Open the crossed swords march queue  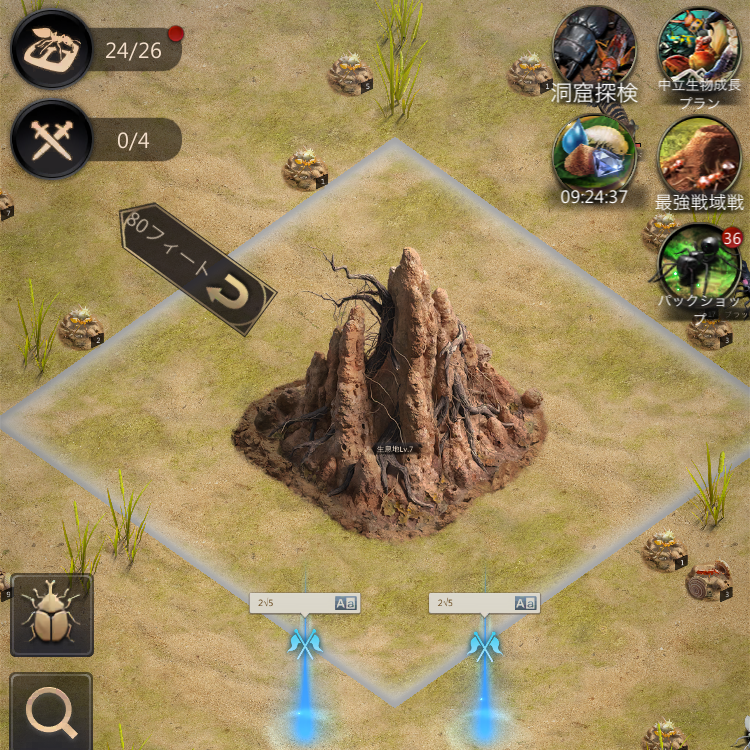click(x=52, y=140)
